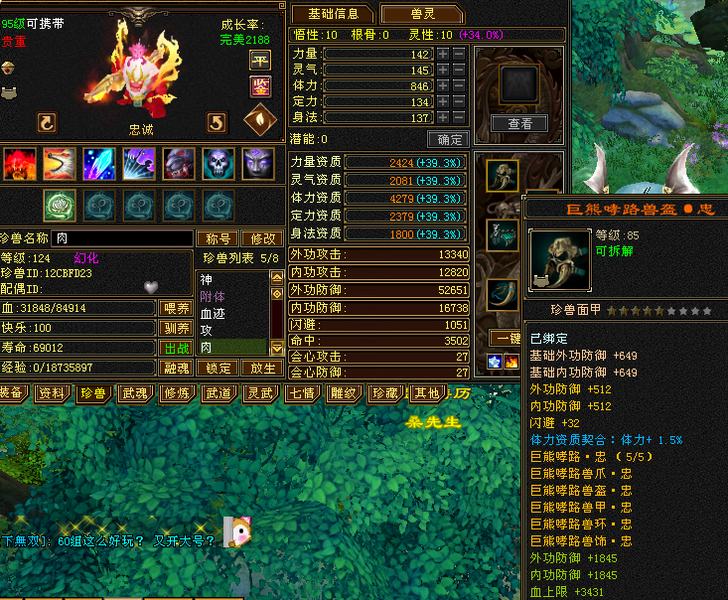The width and height of the screenshot is (728, 600).
Task: Open the 融魂 function
Action: [x=177, y=368]
